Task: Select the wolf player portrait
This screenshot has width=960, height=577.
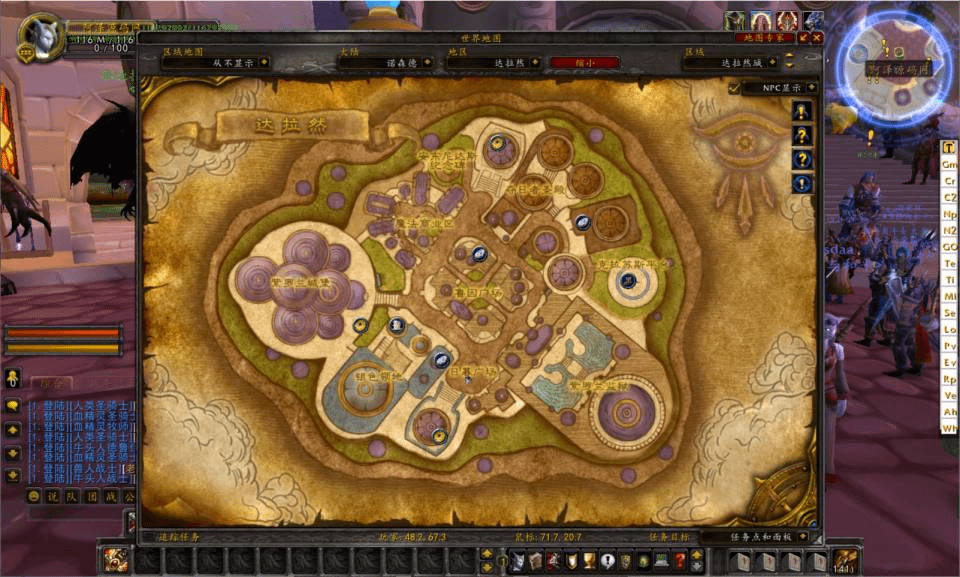Action: coord(42,39)
